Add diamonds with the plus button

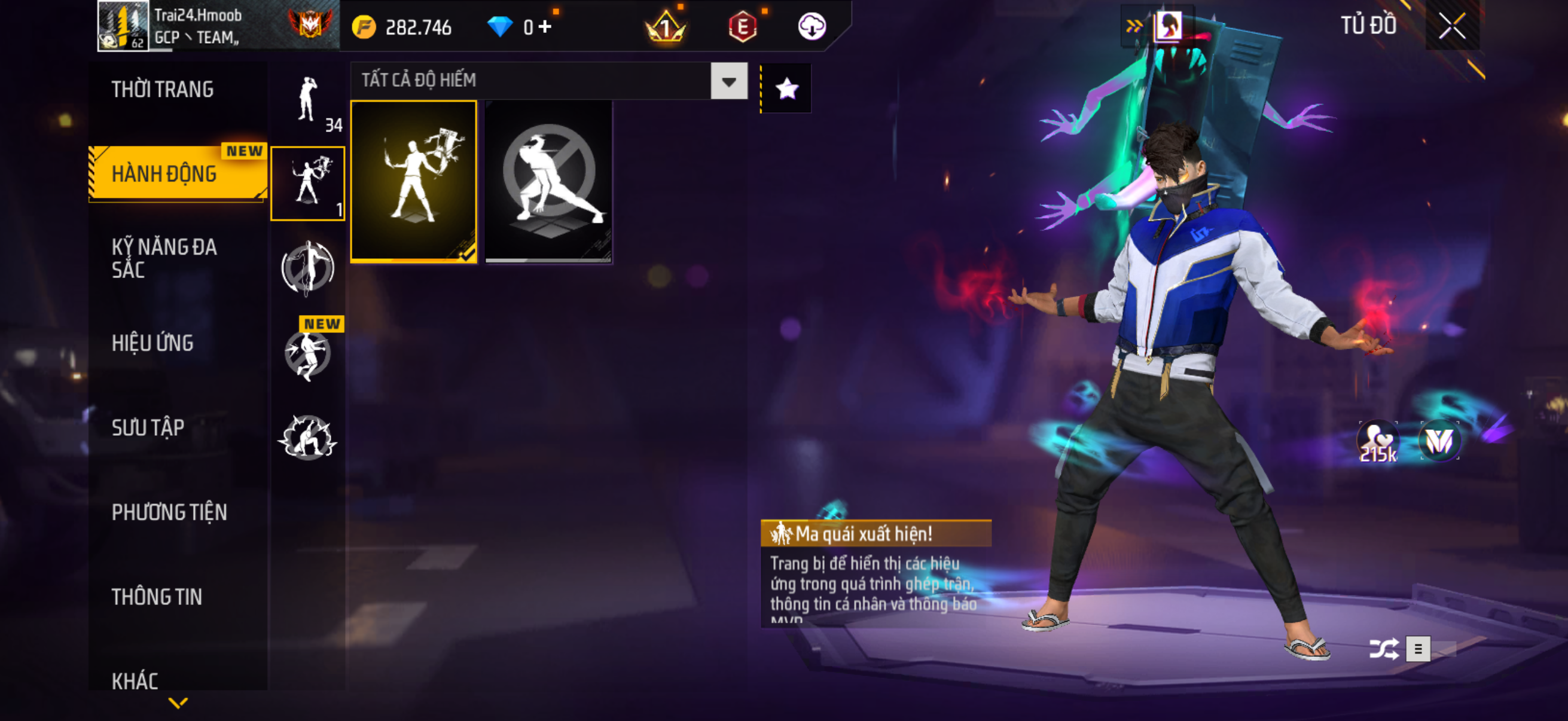point(545,26)
